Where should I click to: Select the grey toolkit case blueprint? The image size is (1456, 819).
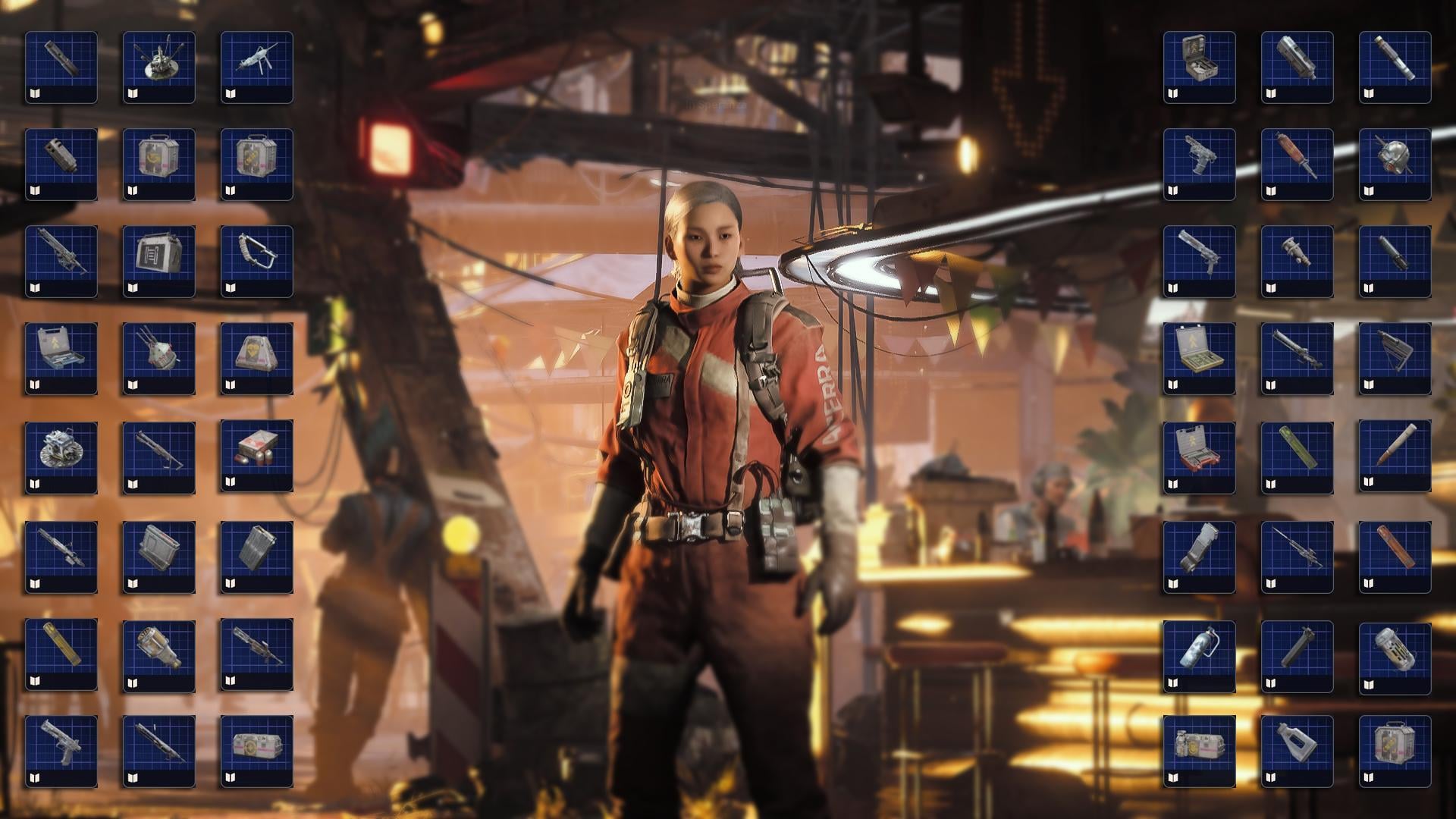click(x=61, y=358)
